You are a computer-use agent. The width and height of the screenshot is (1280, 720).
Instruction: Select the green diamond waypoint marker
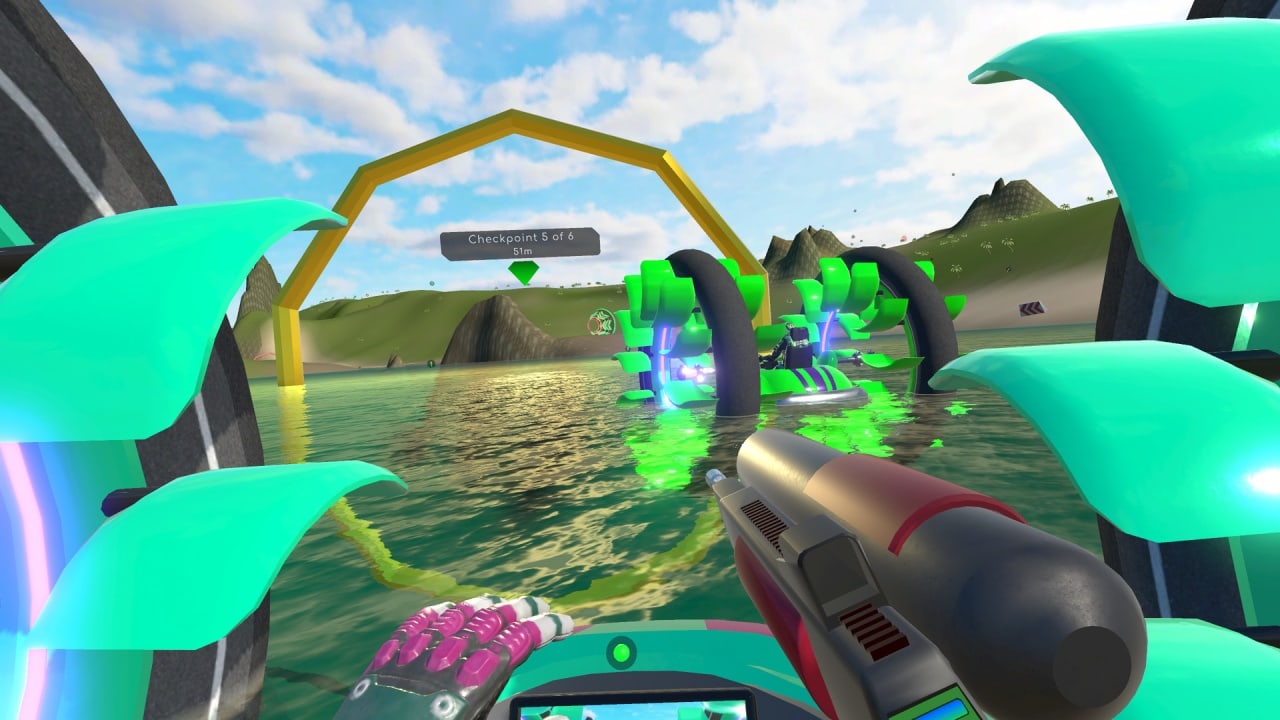tap(522, 272)
